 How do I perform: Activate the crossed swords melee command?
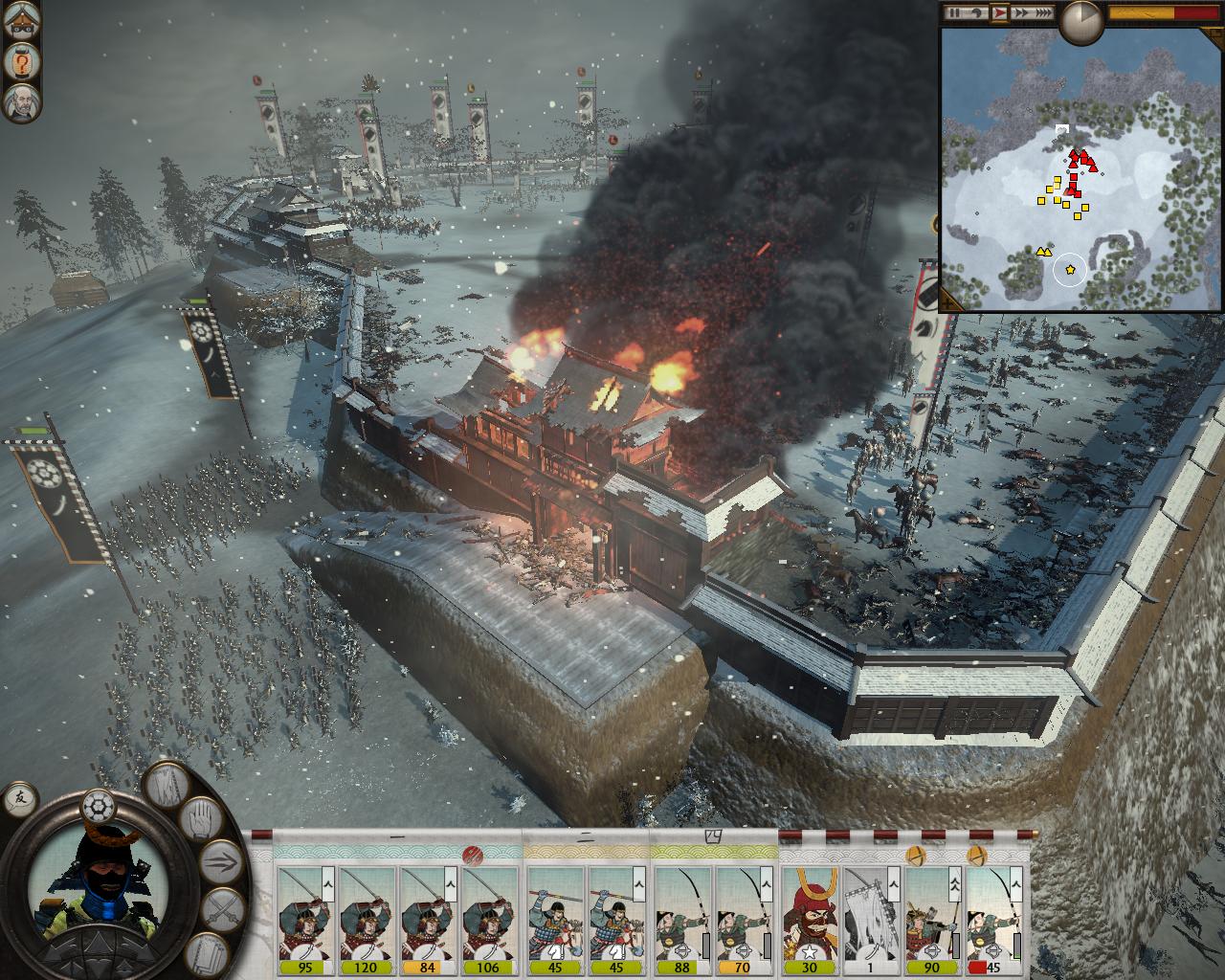pyautogui.click(x=222, y=907)
